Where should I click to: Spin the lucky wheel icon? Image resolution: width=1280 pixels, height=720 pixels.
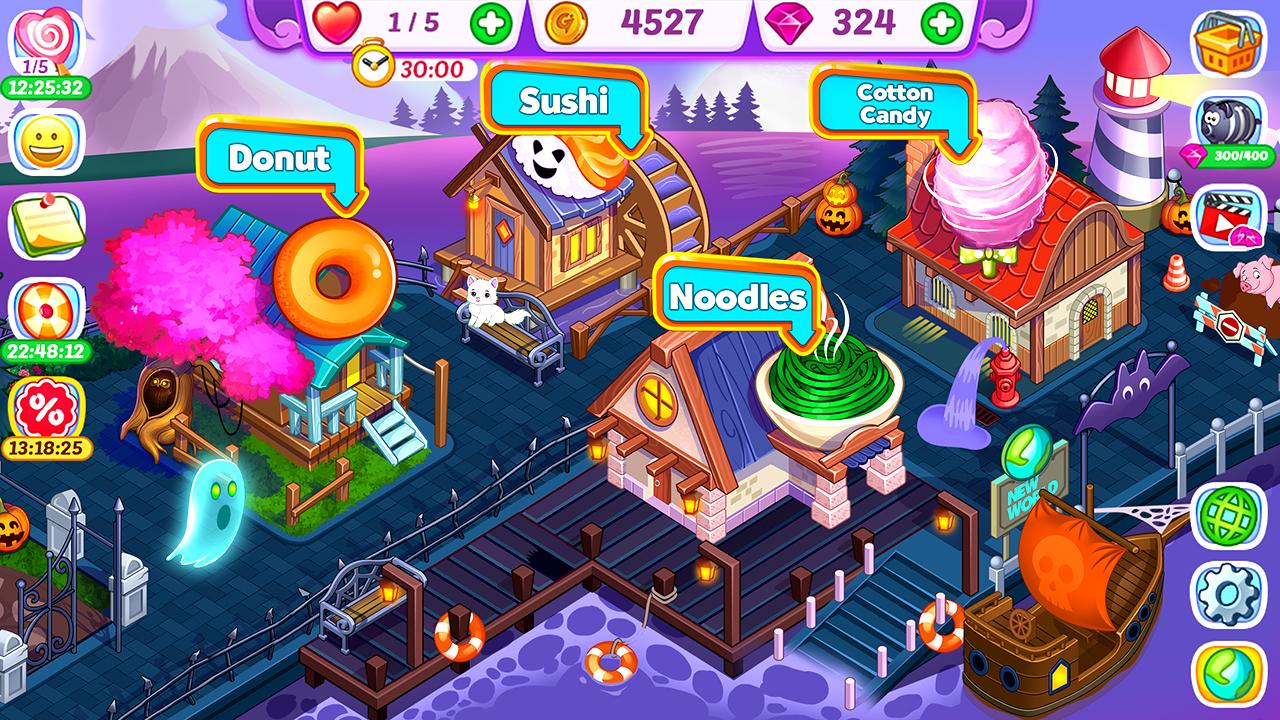pos(46,311)
